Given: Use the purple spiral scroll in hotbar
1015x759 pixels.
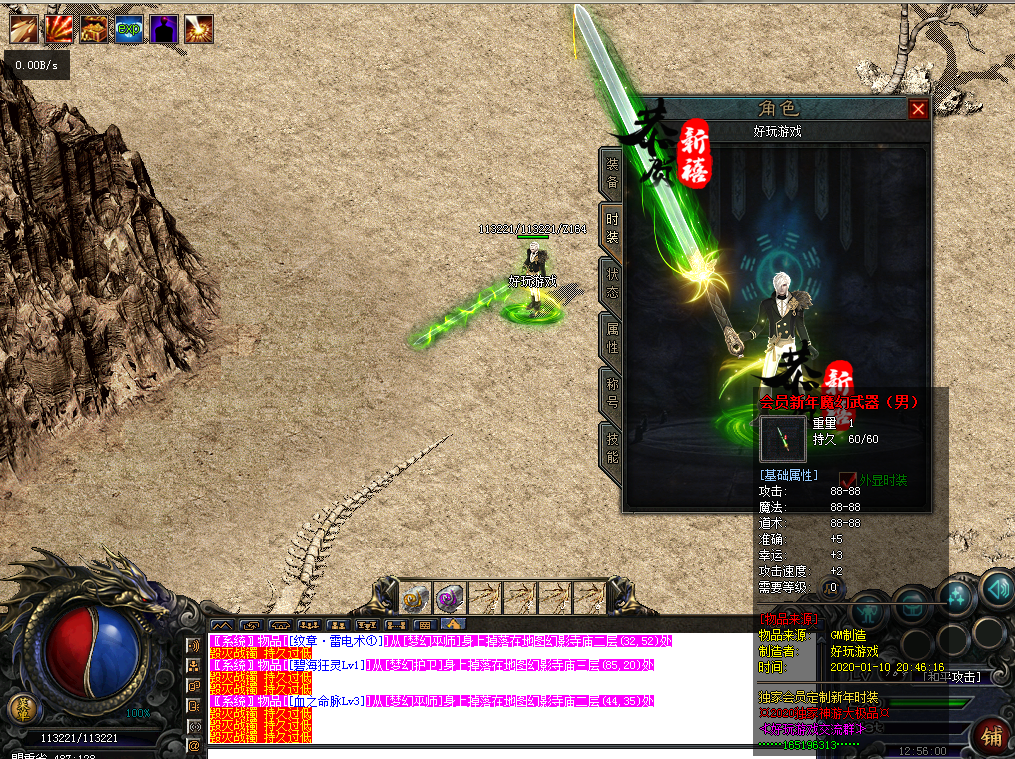Looking at the screenshot, I should [x=450, y=598].
